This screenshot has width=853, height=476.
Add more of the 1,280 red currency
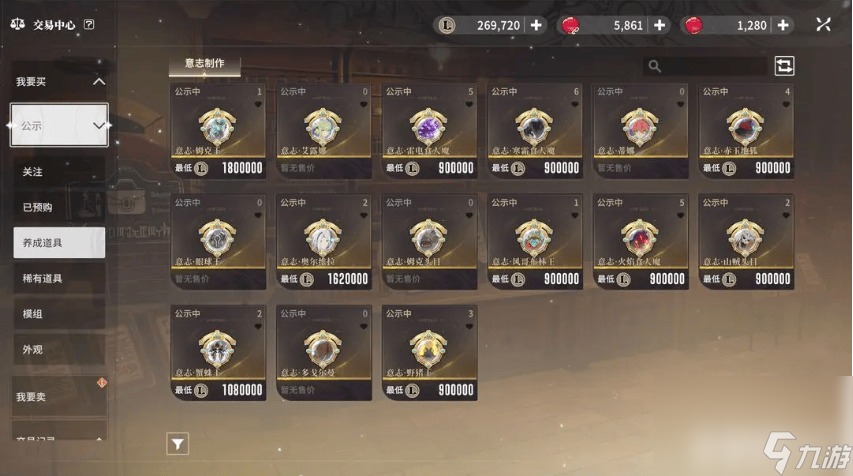pos(783,25)
